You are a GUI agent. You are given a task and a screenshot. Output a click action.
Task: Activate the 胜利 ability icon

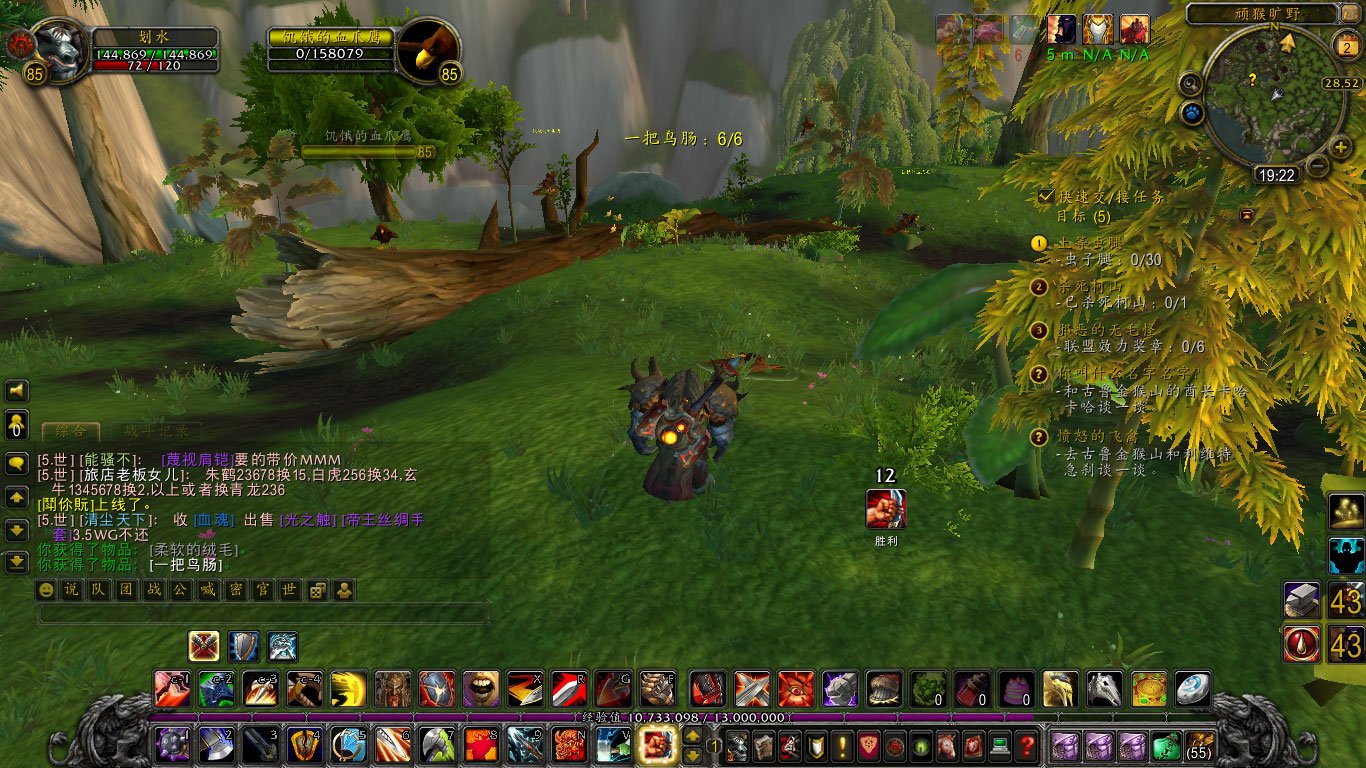(x=886, y=509)
